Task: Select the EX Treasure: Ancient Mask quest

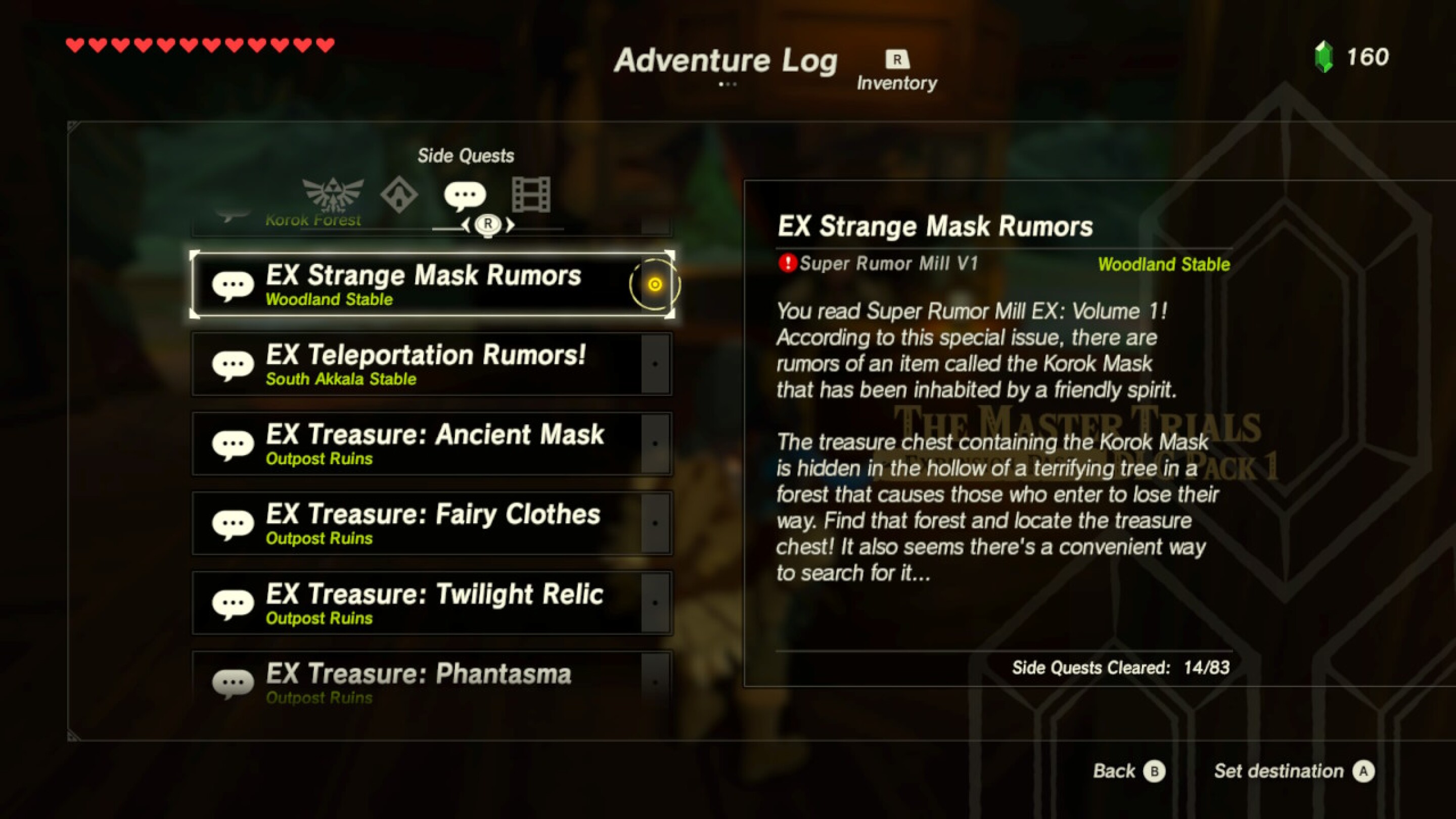Action: coord(434,444)
